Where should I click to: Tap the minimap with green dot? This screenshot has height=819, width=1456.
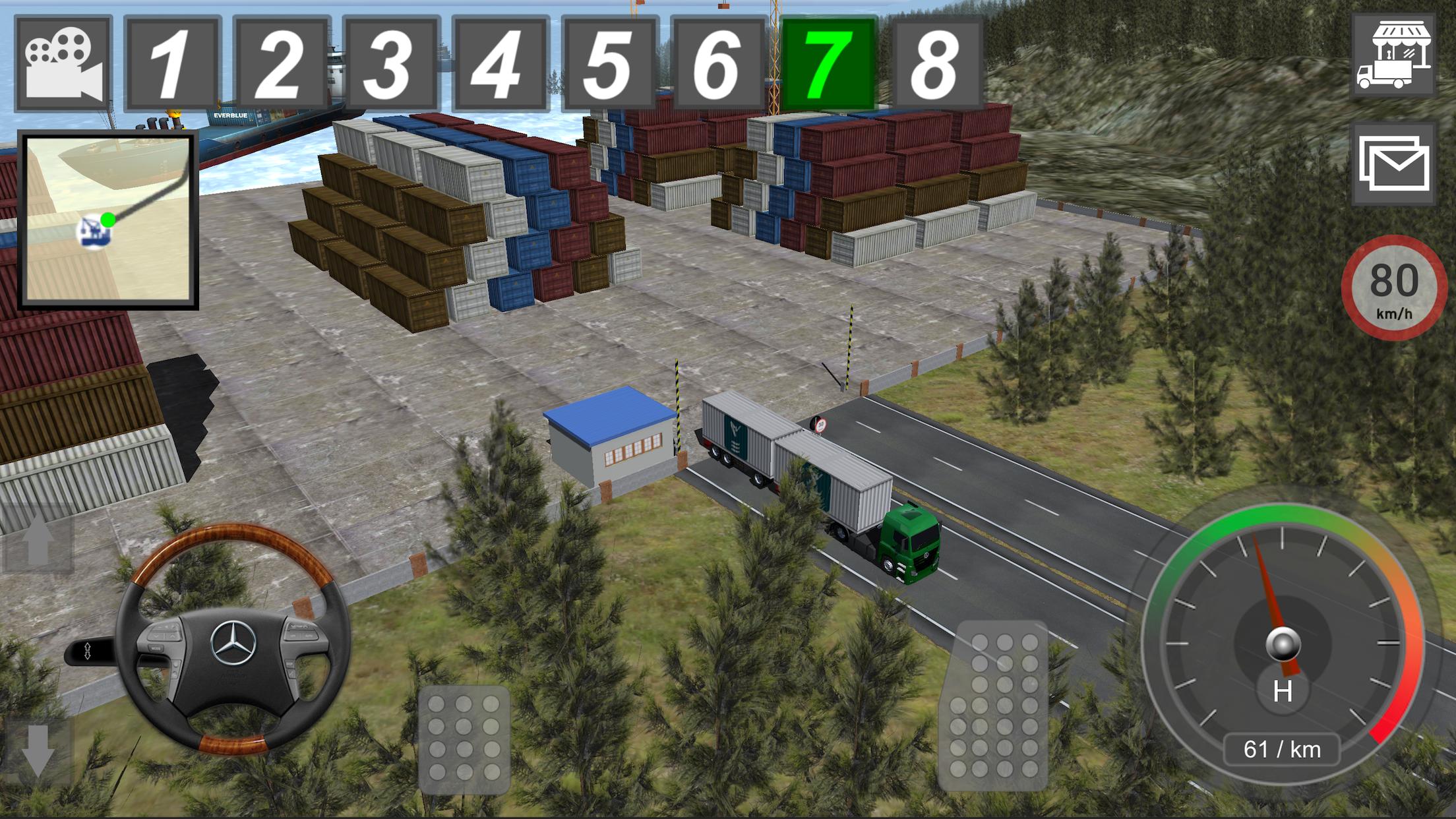[109, 218]
